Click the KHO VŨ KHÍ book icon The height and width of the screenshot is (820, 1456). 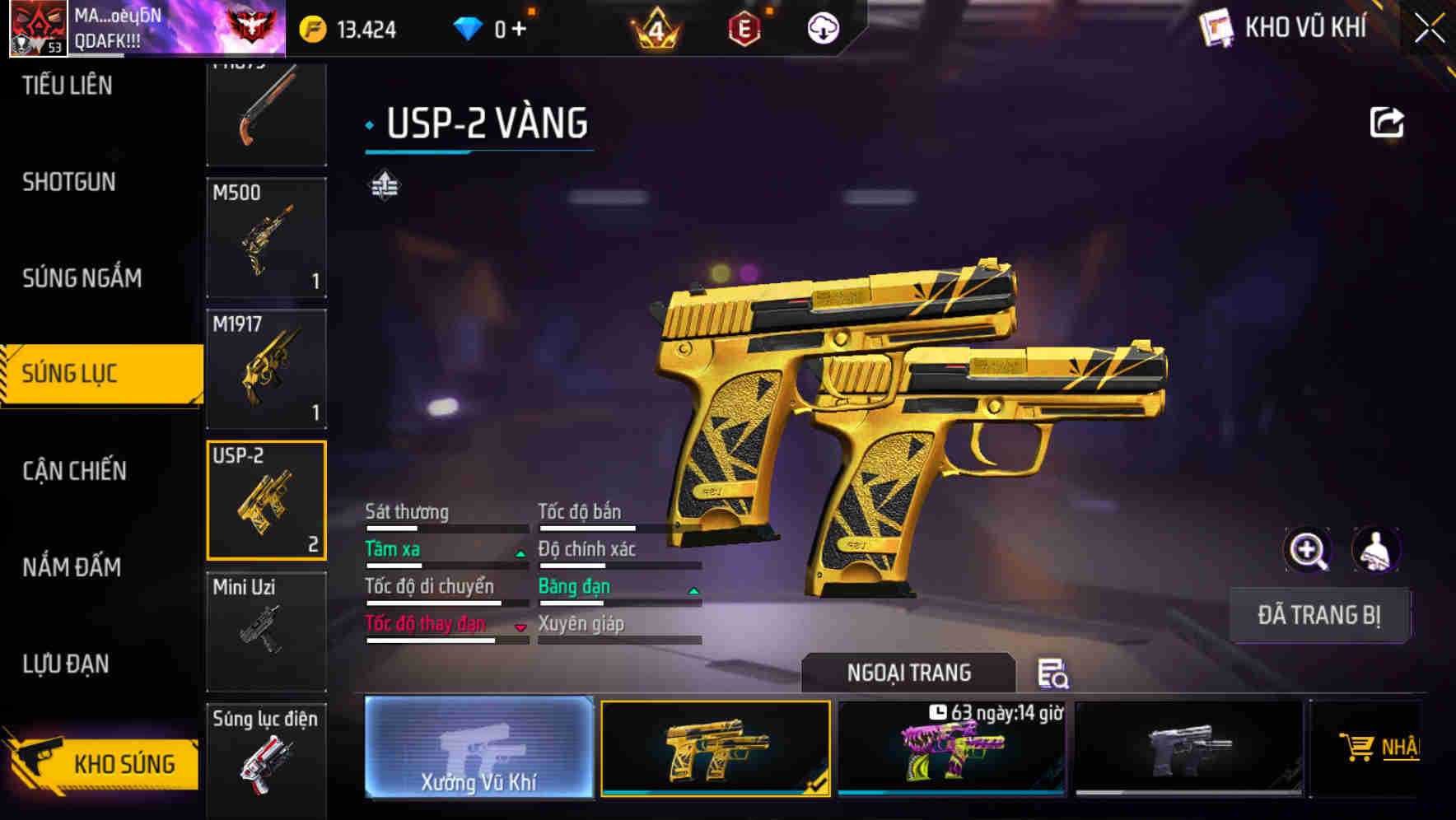pos(1214,27)
